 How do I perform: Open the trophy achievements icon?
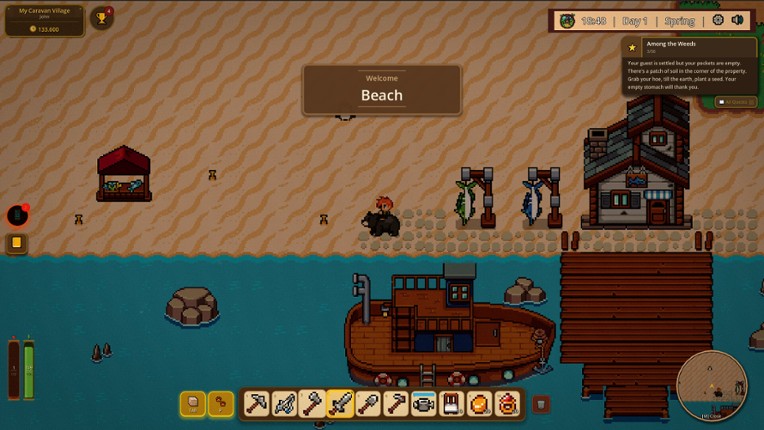(101, 18)
